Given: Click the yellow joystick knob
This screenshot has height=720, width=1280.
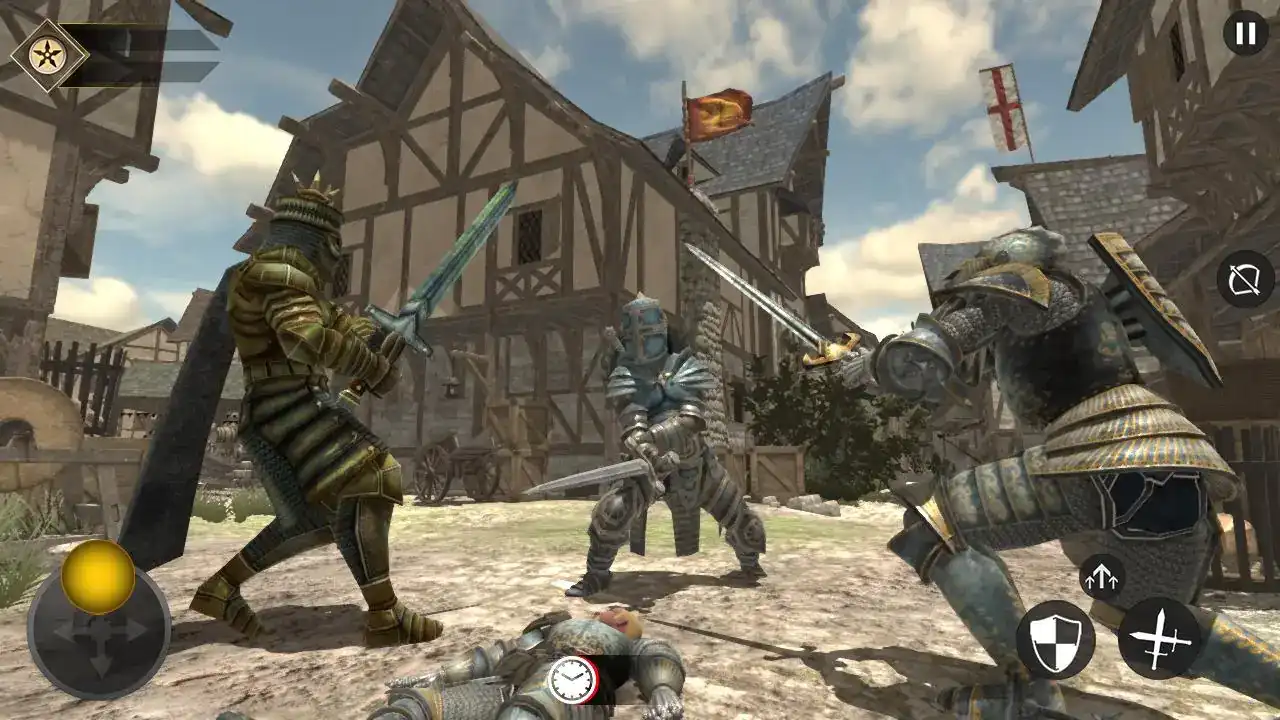Looking at the screenshot, I should (98, 577).
